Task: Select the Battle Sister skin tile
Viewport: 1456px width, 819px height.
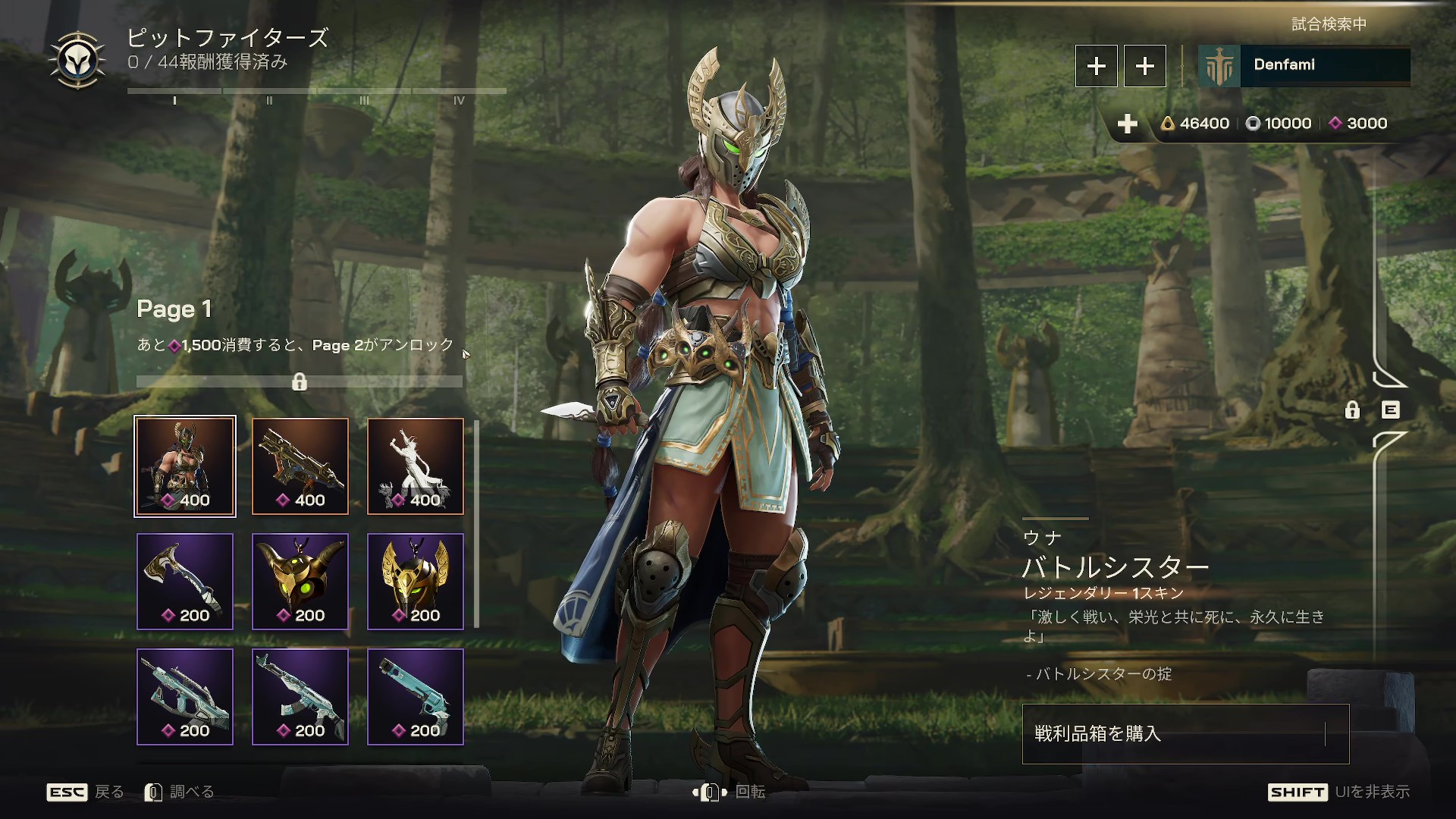Action: (x=185, y=466)
